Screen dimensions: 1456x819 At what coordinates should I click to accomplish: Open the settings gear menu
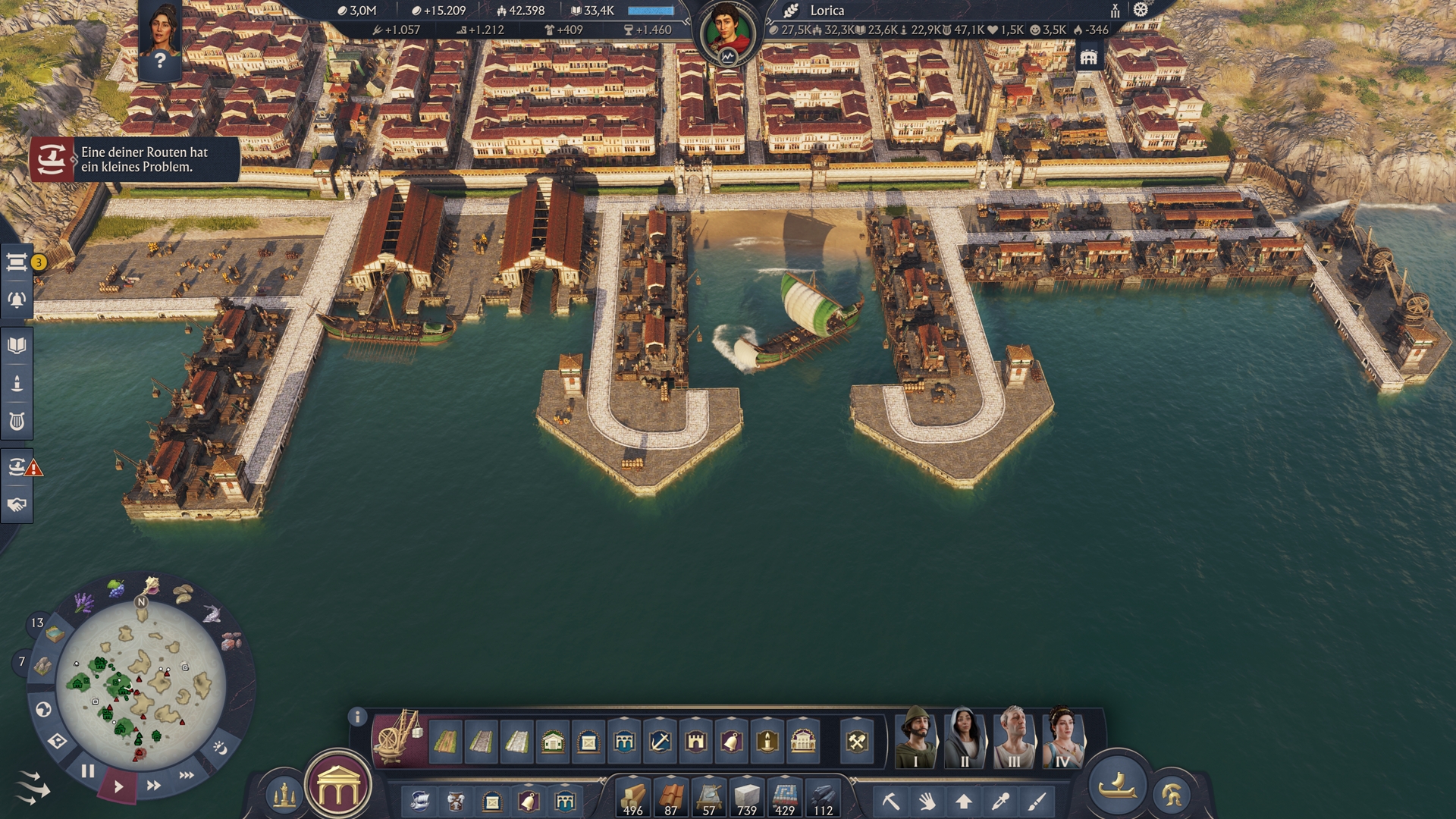1141,10
